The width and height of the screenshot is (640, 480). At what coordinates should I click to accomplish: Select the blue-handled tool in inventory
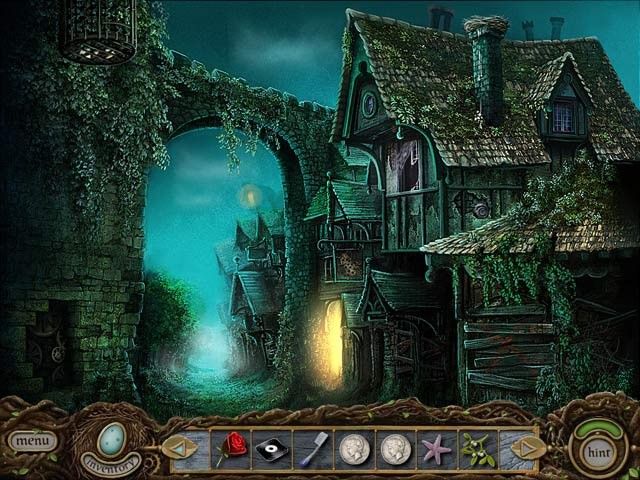click(313, 446)
